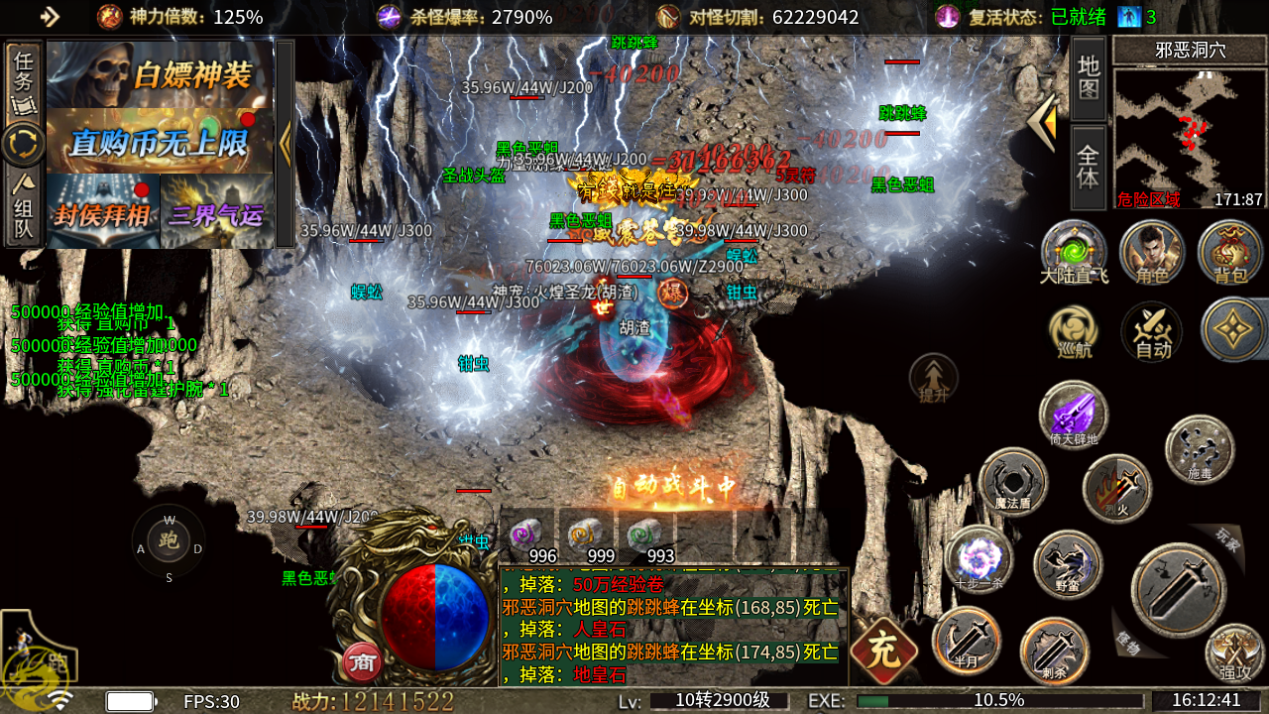Cast the 倚天辟地 purple sword skill
Image resolution: width=1269 pixels, height=714 pixels.
[x=1073, y=414]
